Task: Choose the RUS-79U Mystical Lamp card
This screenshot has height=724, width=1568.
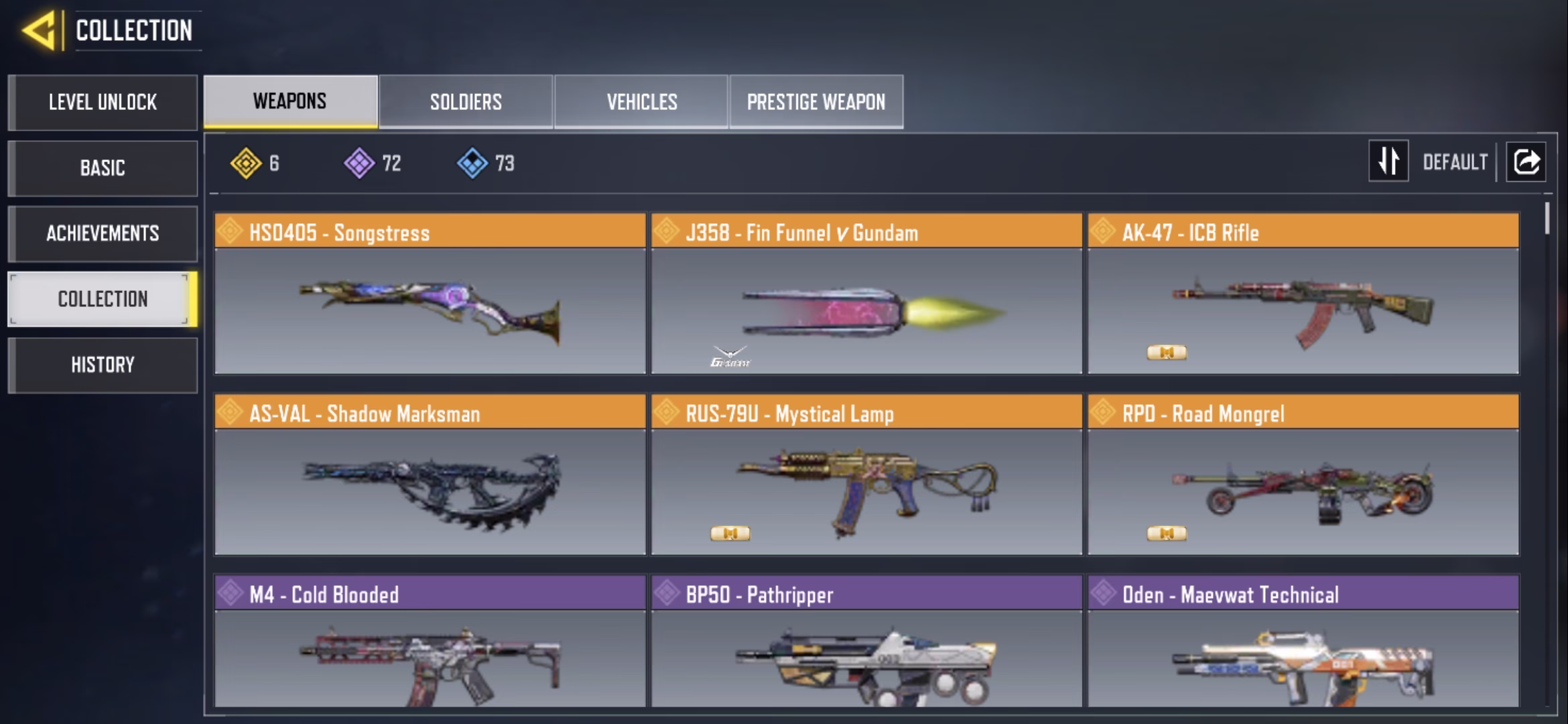Action: 866,475
